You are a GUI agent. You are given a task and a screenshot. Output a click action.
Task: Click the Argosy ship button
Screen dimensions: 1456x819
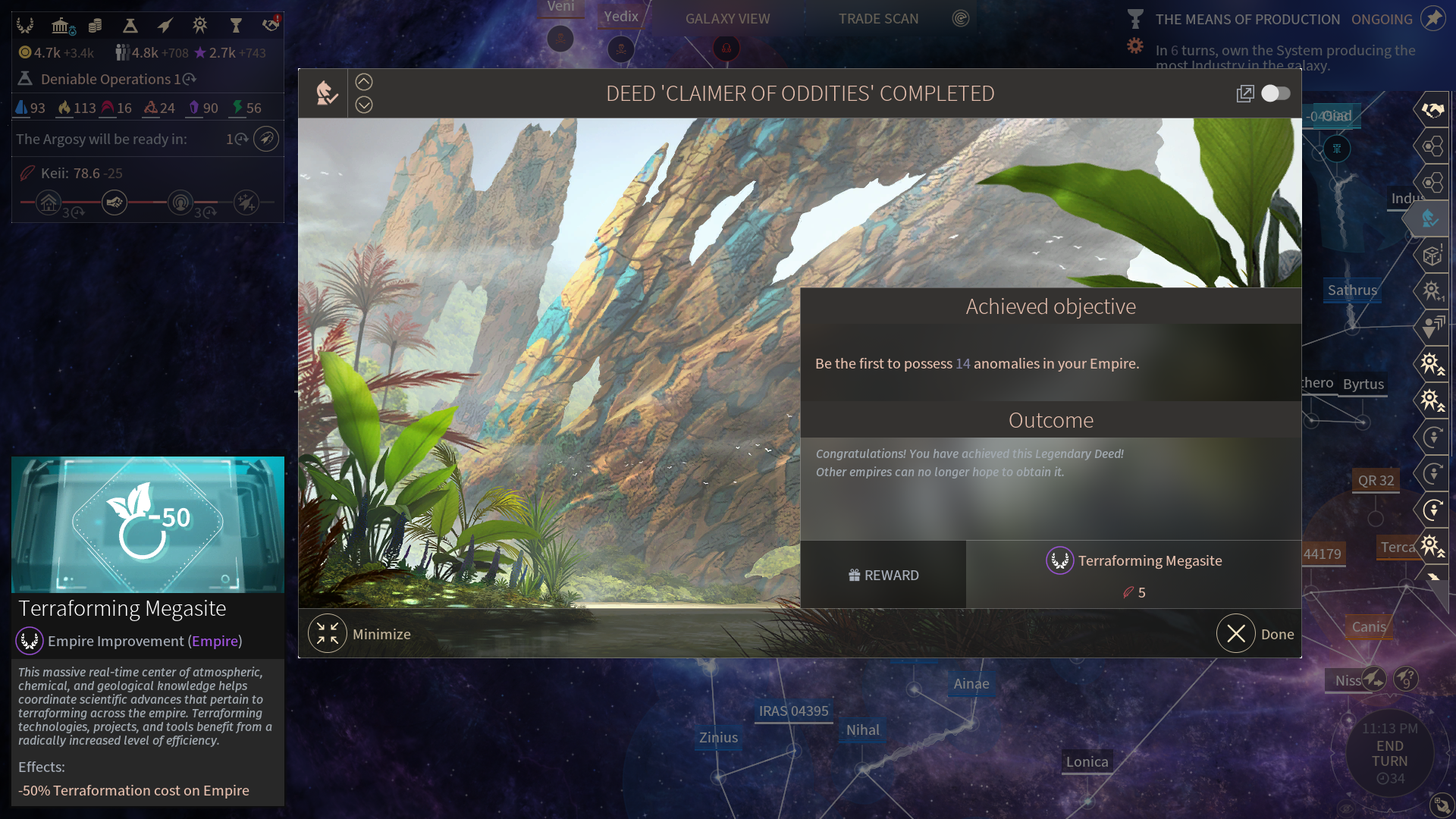(266, 139)
